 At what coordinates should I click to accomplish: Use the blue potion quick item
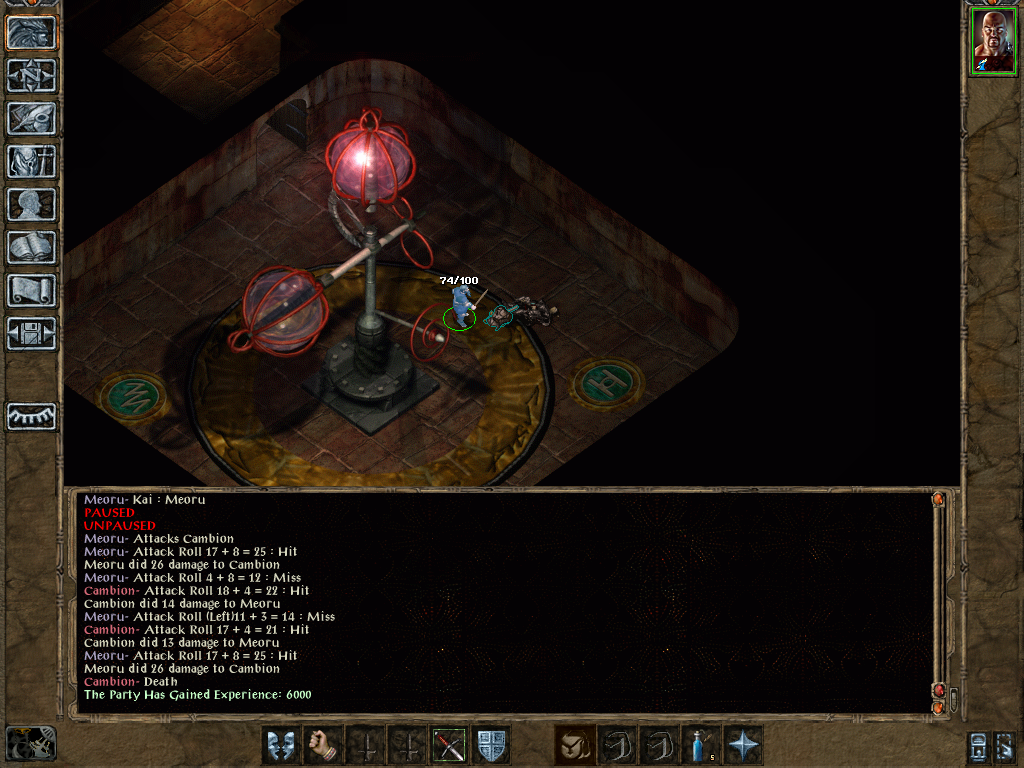coord(701,745)
